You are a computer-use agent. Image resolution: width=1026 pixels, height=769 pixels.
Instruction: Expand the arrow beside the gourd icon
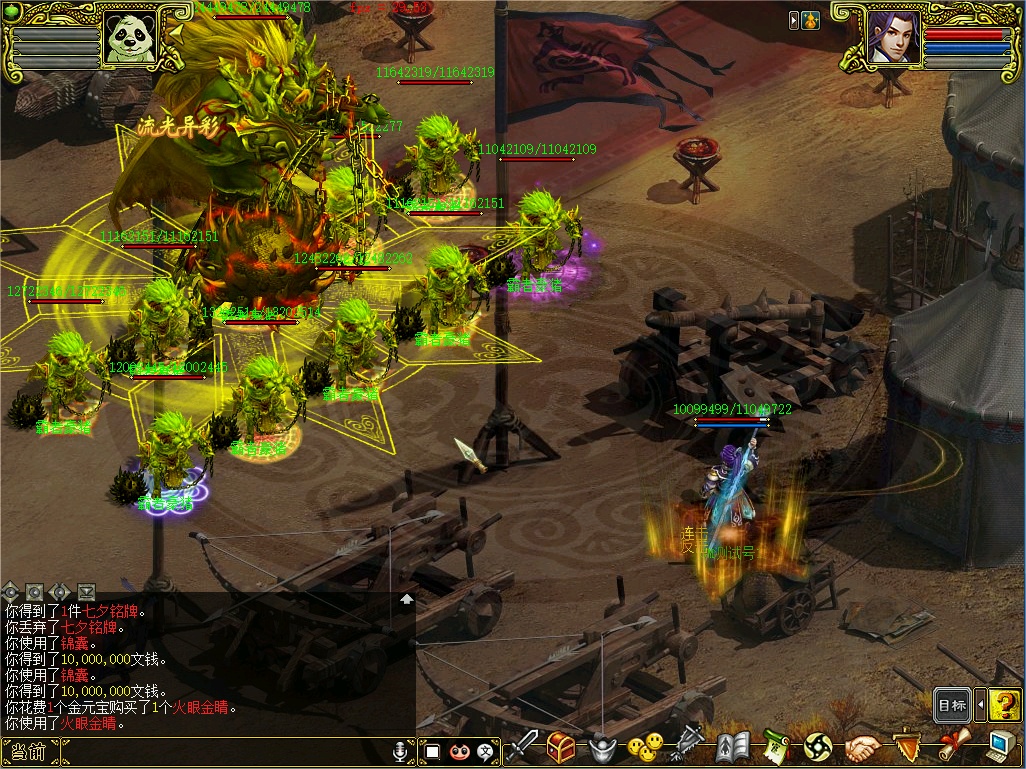[x=794, y=19]
